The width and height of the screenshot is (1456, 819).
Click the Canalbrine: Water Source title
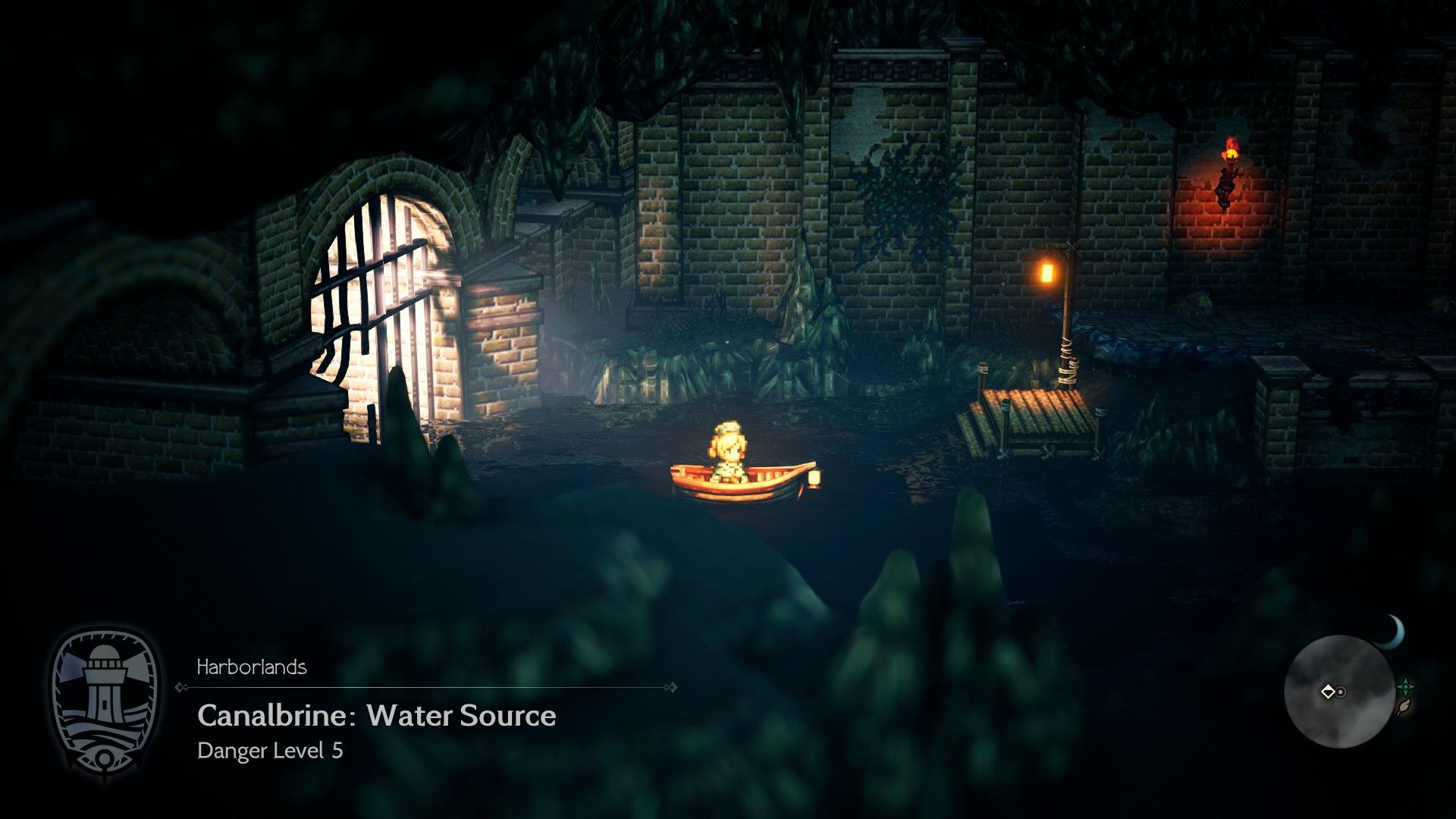click(376, 715)
